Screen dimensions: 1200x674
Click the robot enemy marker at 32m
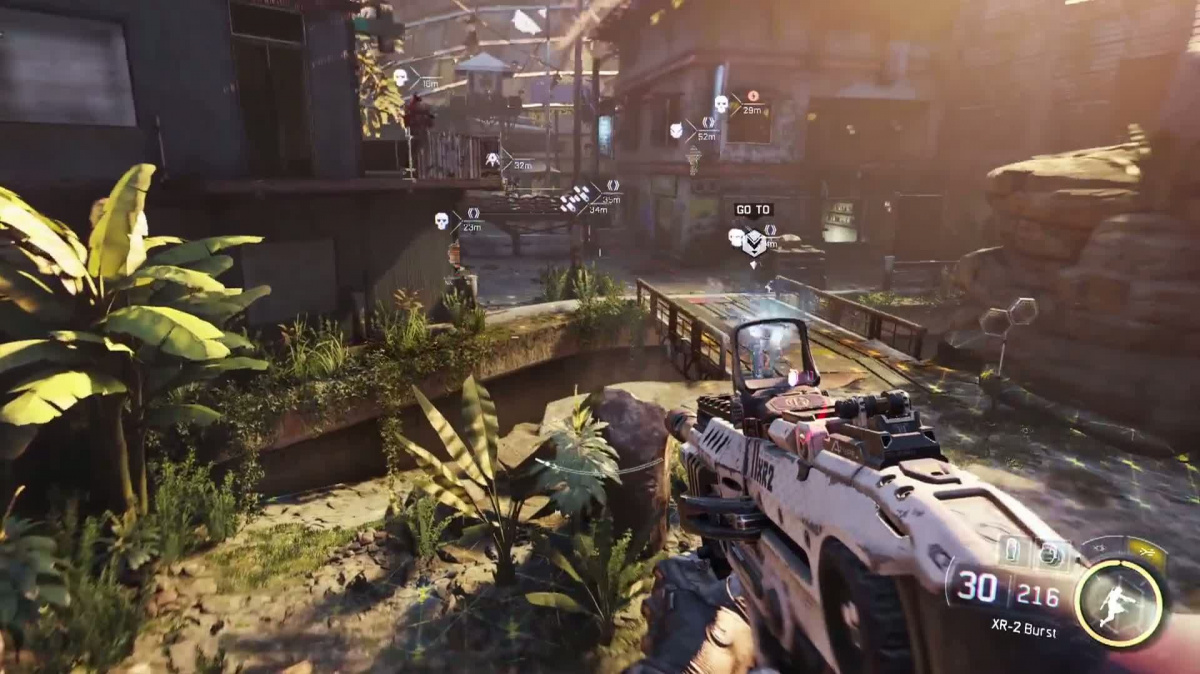tap(492, 160)
